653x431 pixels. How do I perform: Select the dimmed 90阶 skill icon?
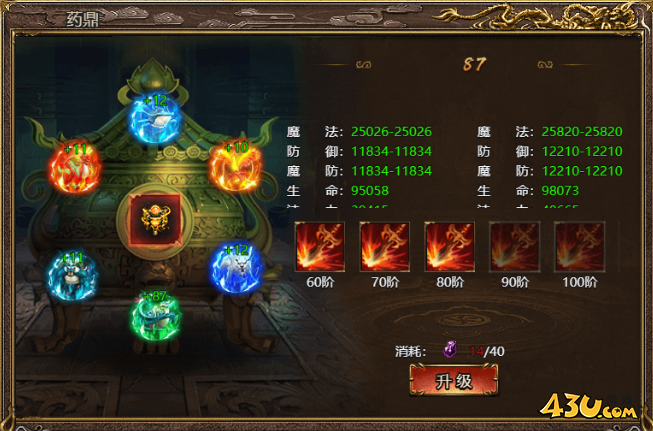point(515,247)
